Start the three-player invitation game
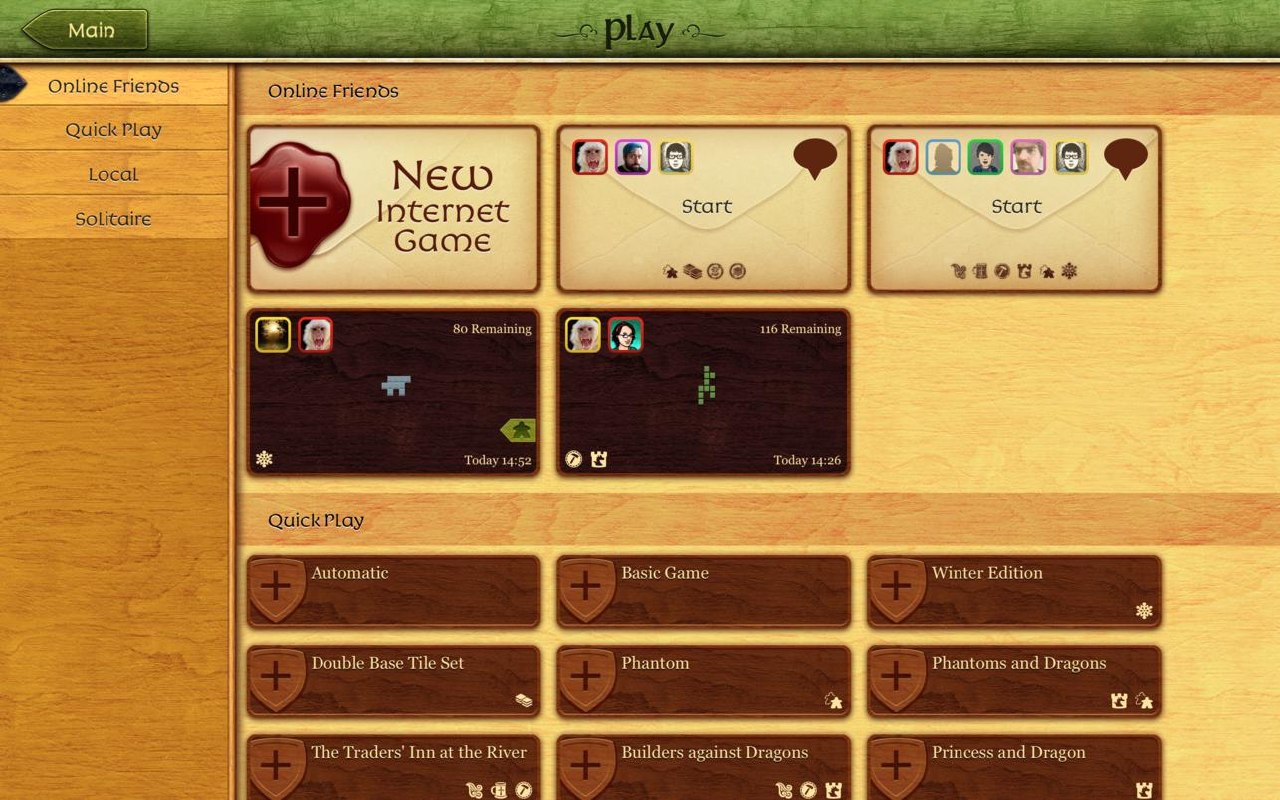The image size is (1280, 800). [x=706, y=207]
